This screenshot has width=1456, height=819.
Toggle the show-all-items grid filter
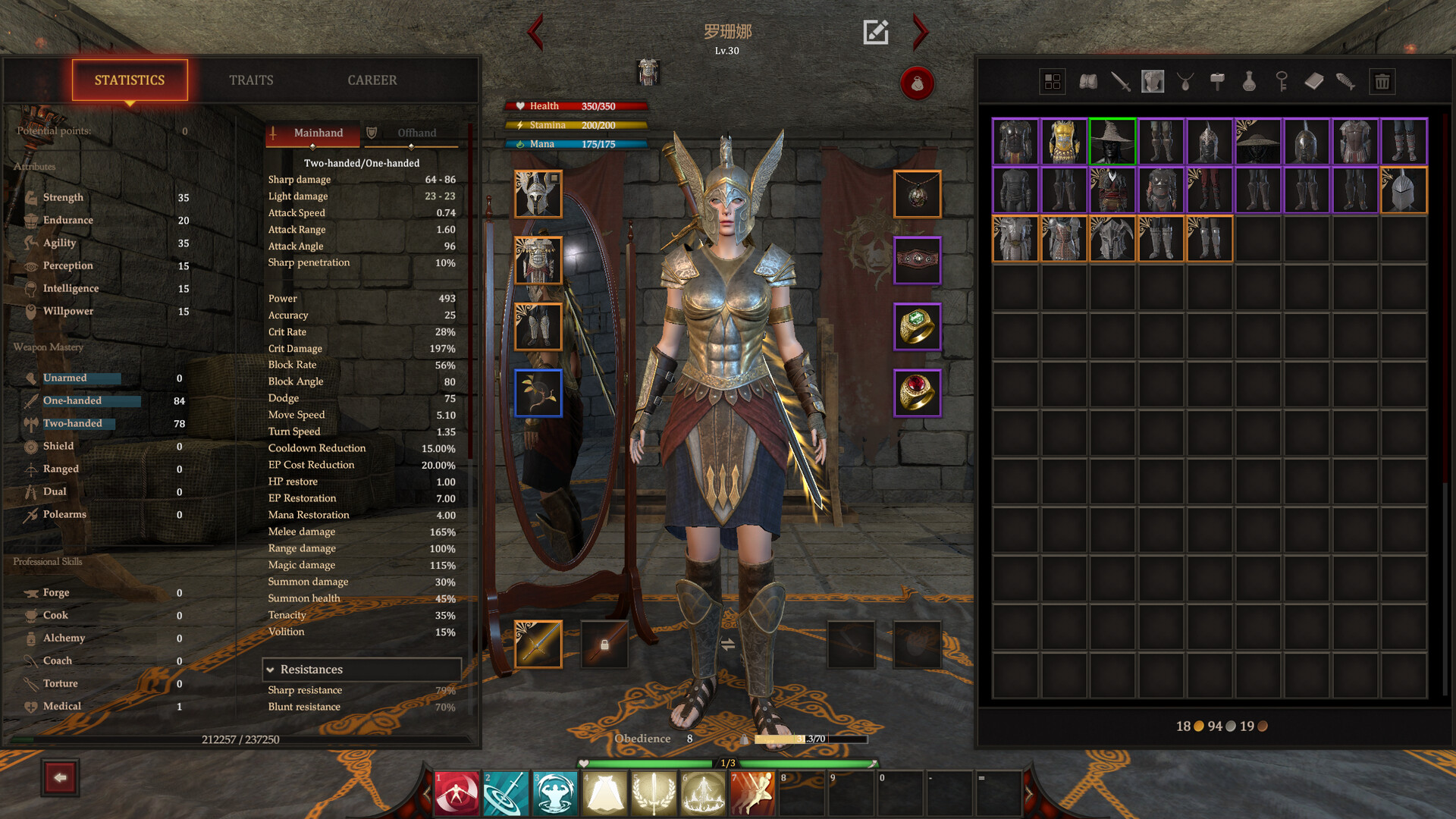[1053, 81]
